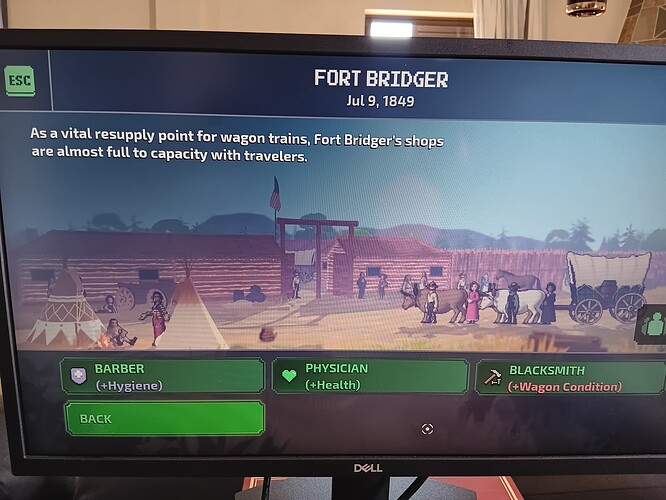Choose the Physician health option
This screenshot has width=666, height=500.
[369, 376]
